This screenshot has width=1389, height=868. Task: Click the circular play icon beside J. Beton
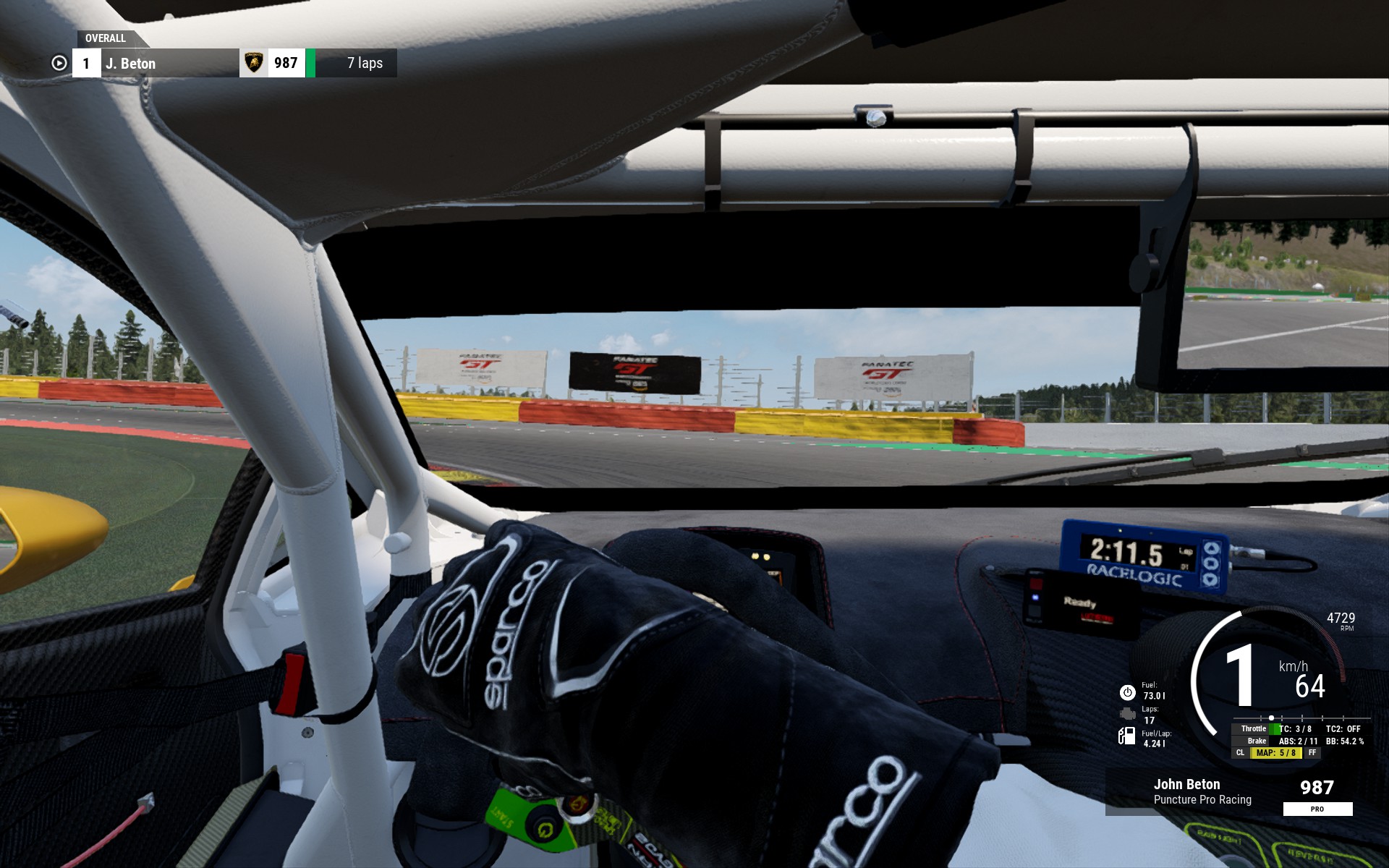(59, 64)
